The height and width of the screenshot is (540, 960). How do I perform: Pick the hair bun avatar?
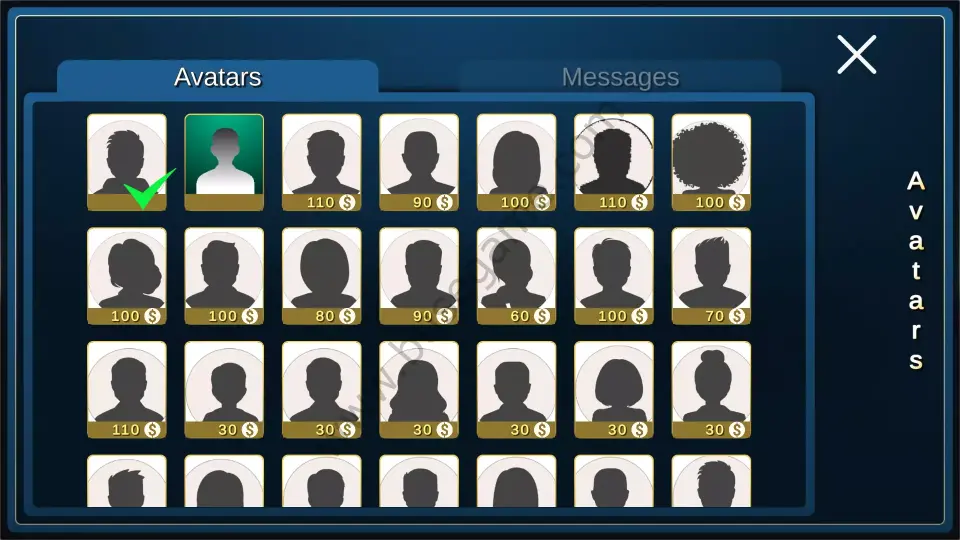711,389
